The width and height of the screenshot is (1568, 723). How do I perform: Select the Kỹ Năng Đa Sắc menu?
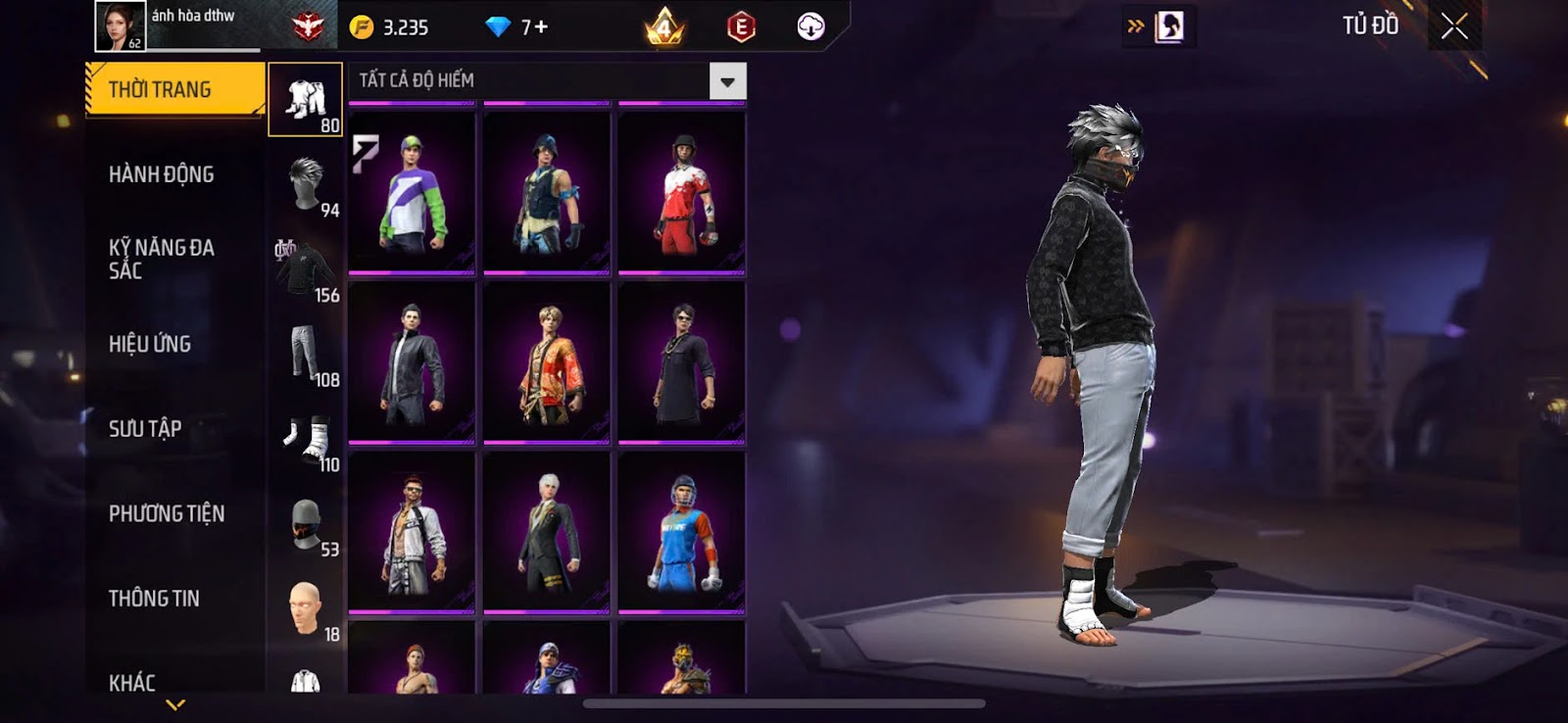pyautogui.click(x=162, y=259)
